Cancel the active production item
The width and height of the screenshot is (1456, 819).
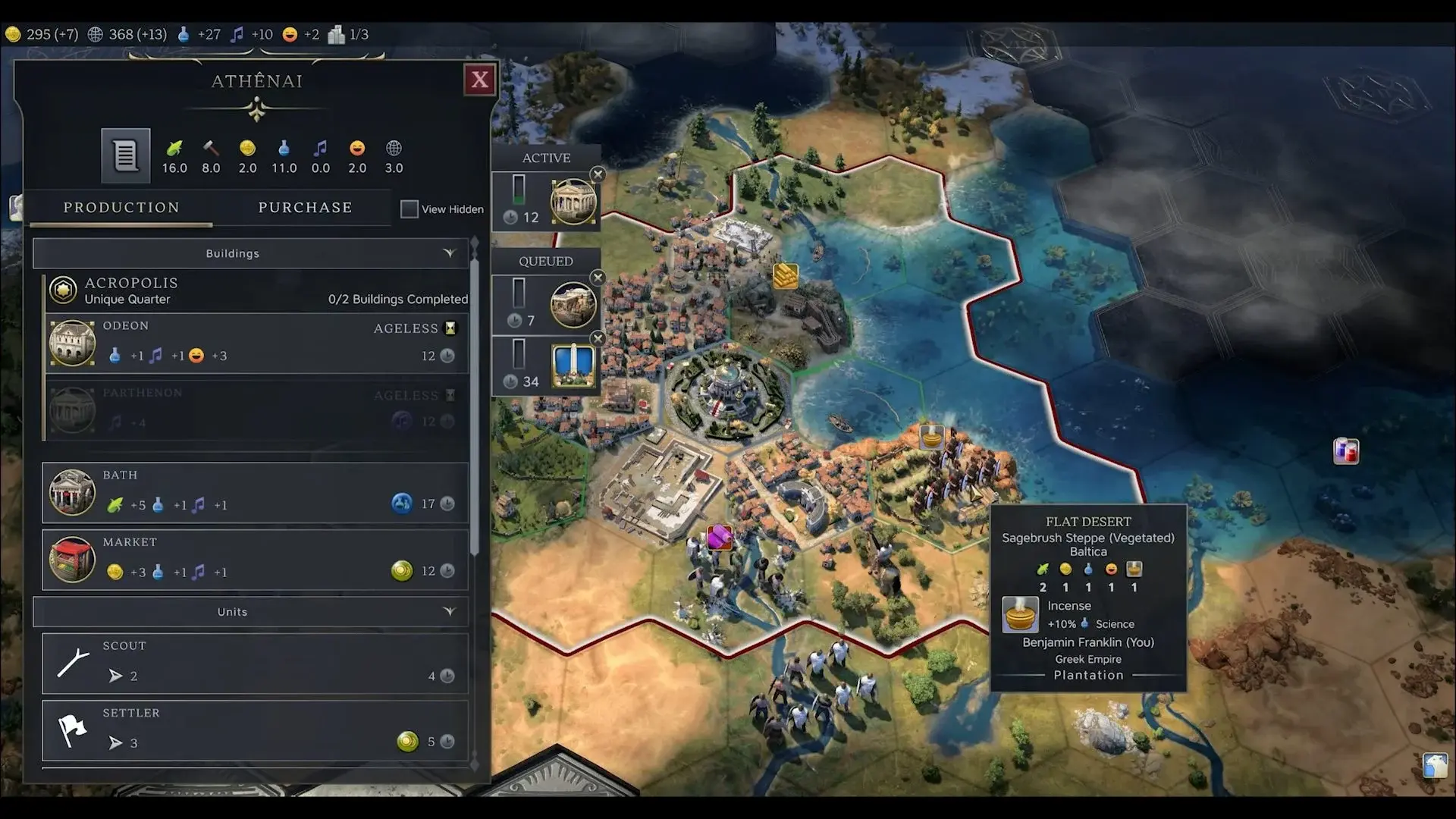pyautogui.click(x=598, y=174)
